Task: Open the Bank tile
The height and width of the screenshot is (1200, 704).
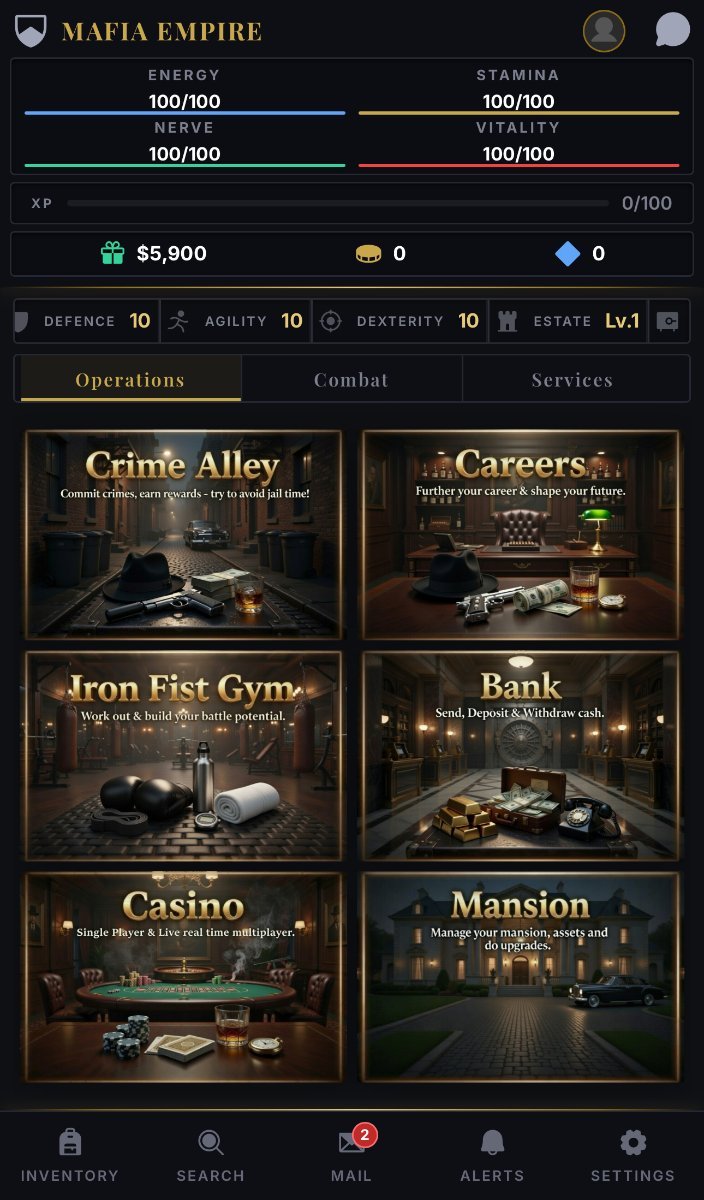Action: click(x=520, y=756)
